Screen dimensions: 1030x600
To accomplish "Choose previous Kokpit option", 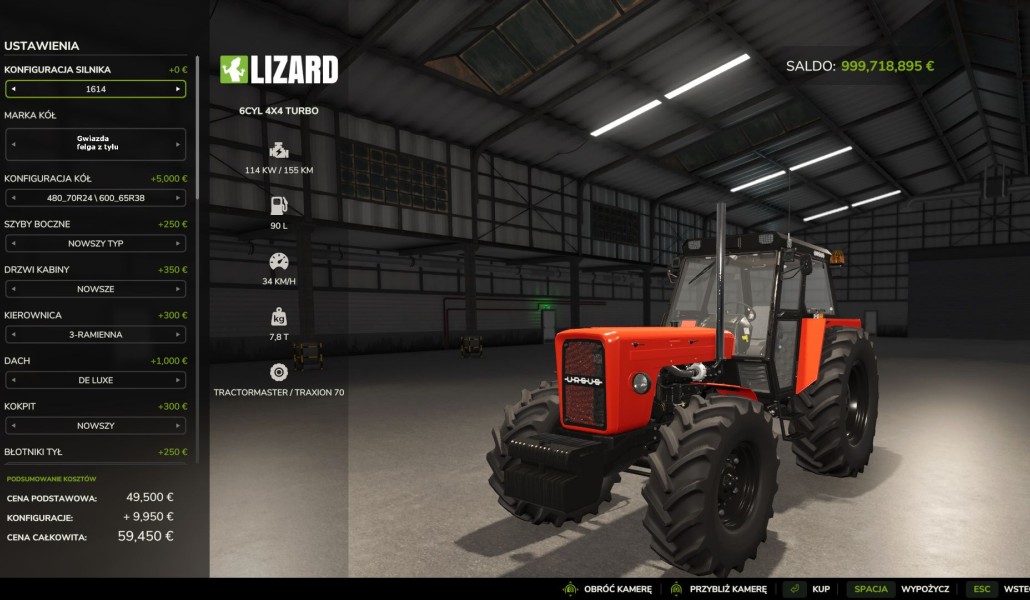I will [13, 426].
